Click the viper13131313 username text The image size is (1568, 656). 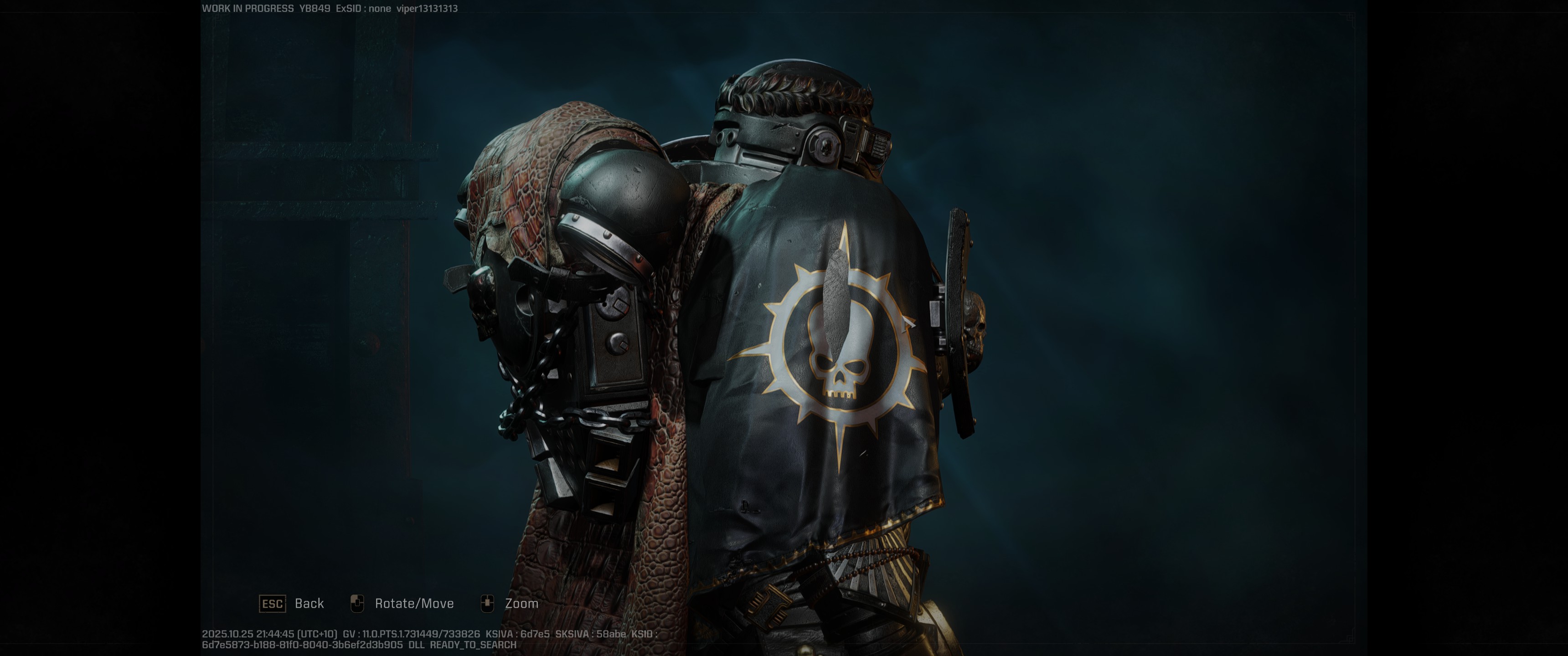click(426, 9)
